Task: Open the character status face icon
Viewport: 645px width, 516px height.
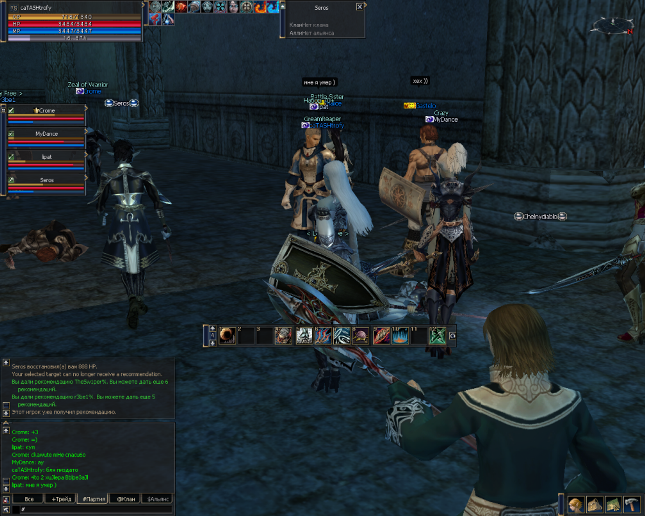Action: tap(577, 505)
